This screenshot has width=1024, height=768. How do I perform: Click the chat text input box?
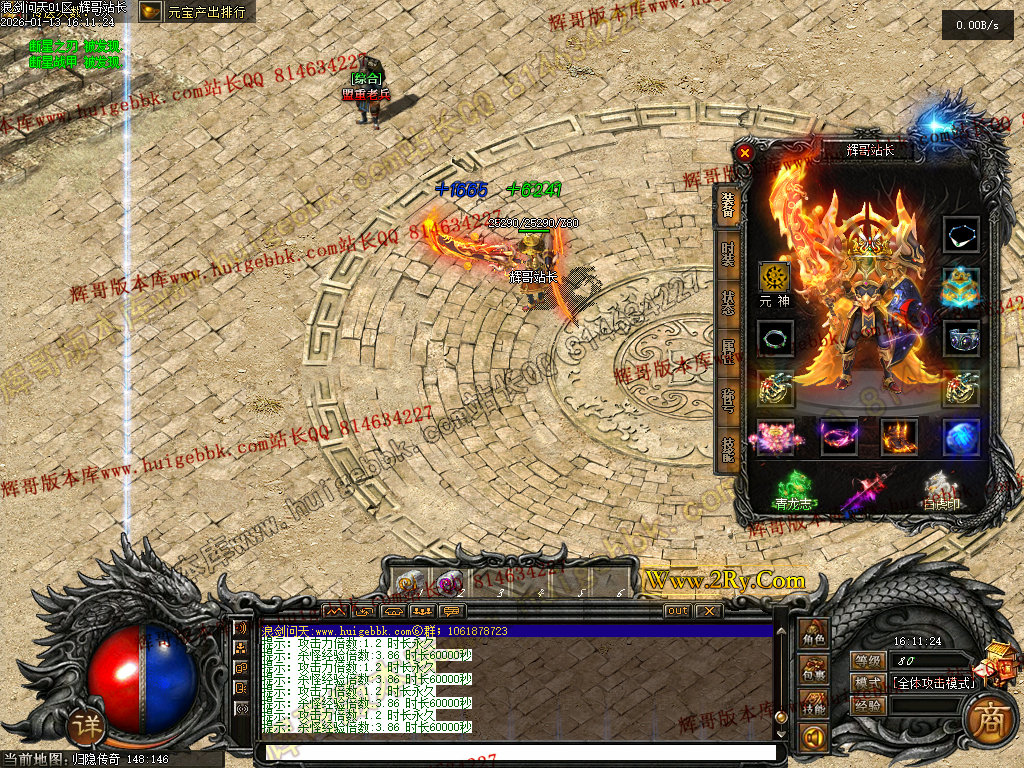(516, 752)
